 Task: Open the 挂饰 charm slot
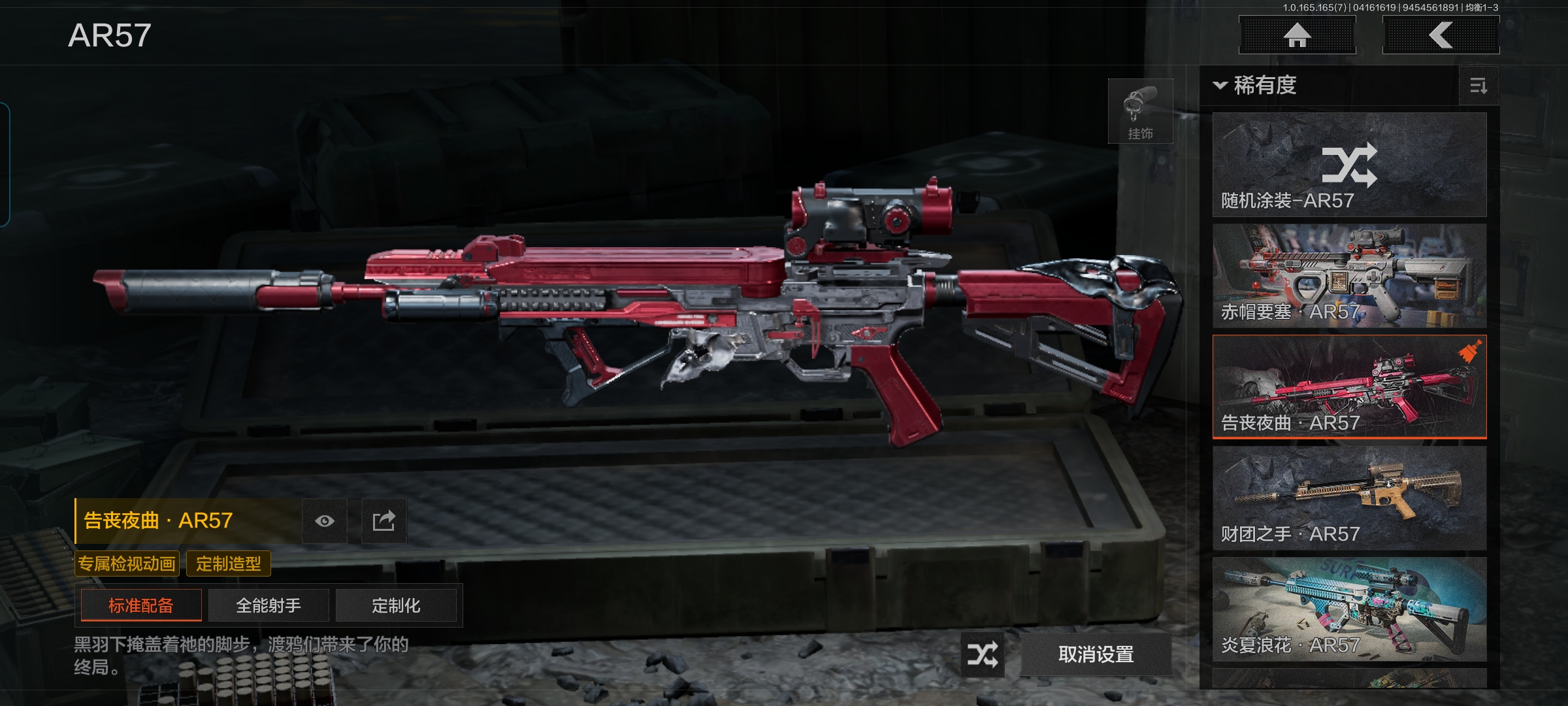pyautogui.click(x=1140, y=111)
